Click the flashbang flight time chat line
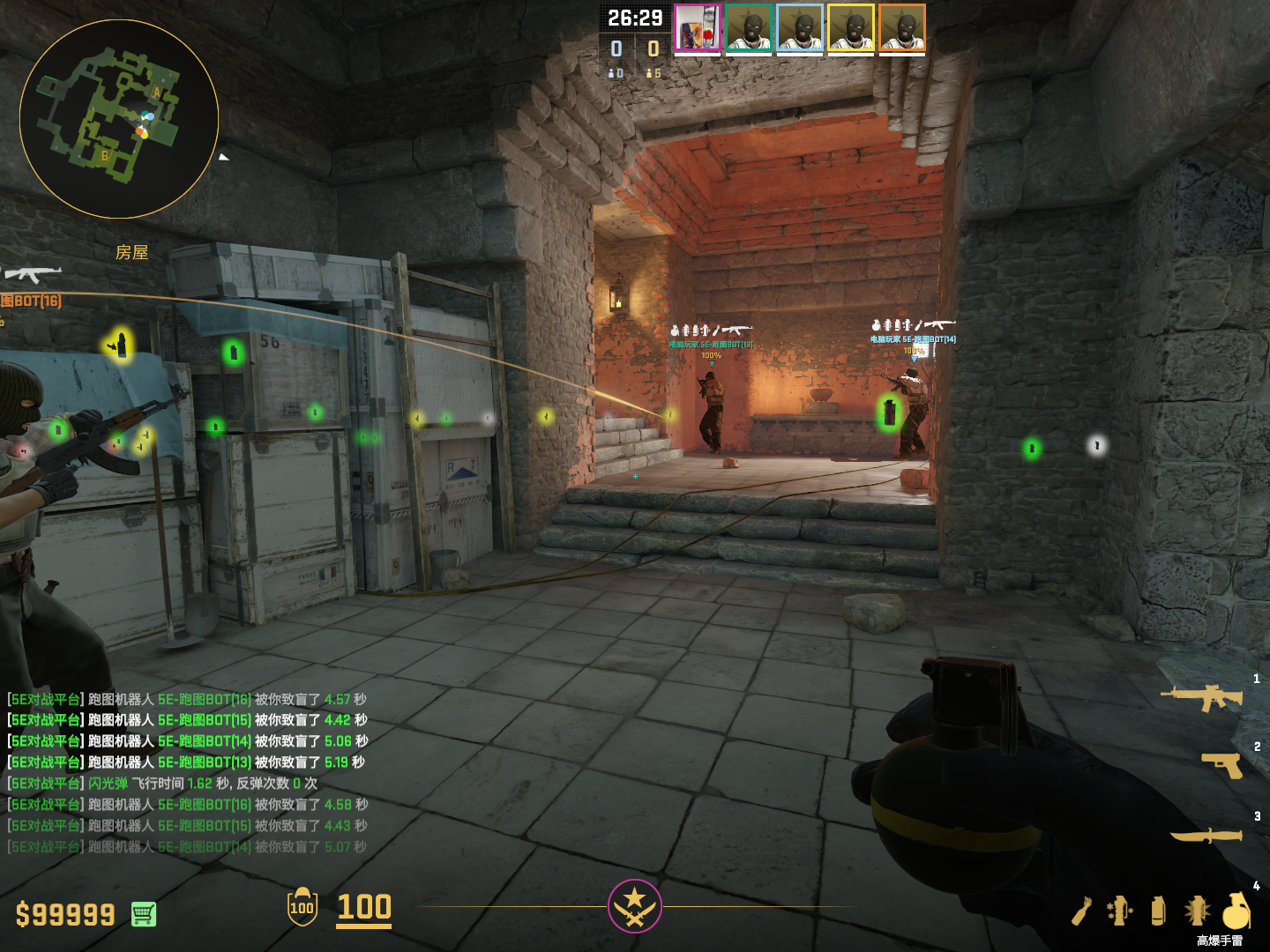1270x952 pixels. tap(163, 784)
